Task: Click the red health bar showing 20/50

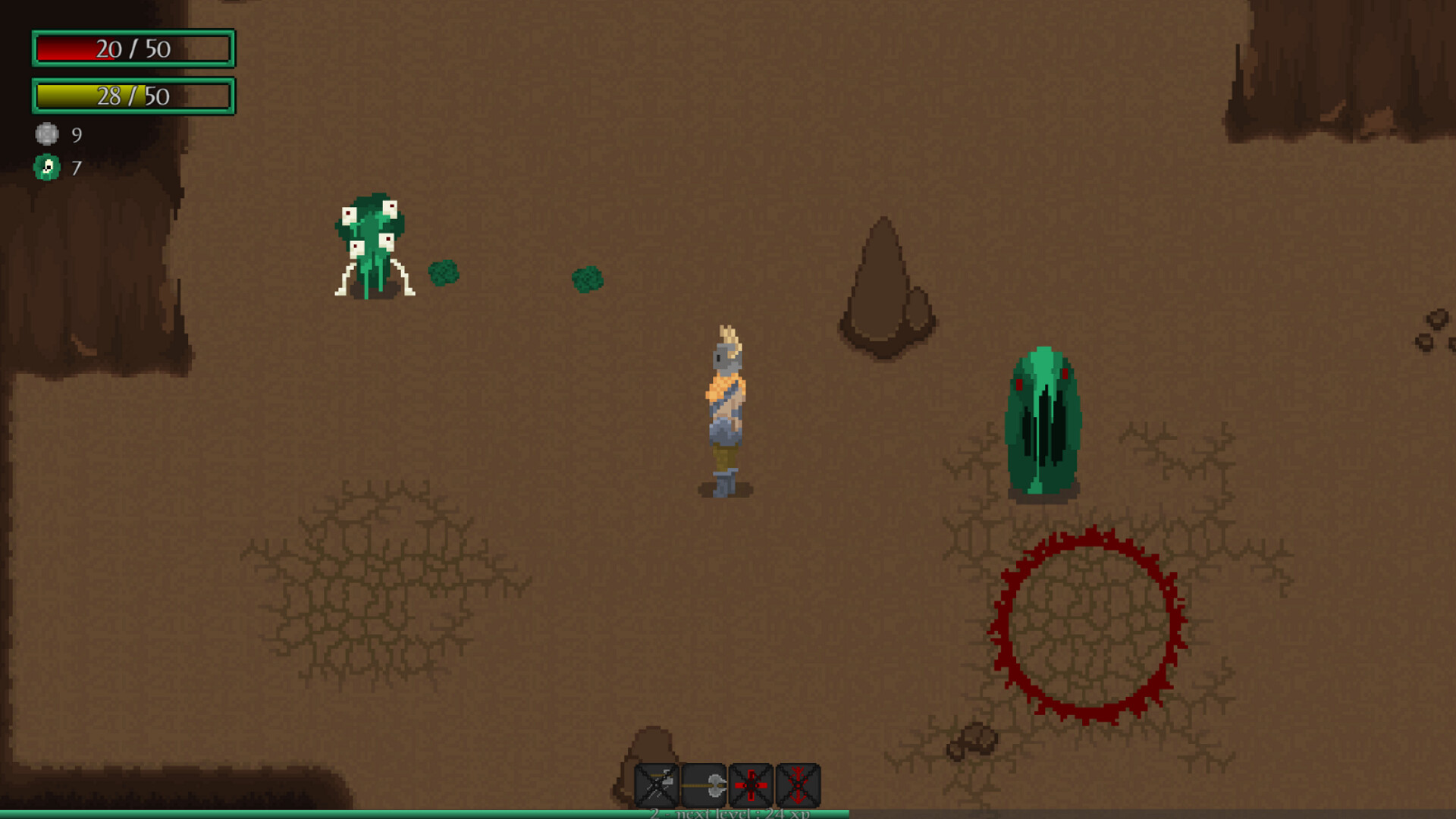Action: click(133, 49)
